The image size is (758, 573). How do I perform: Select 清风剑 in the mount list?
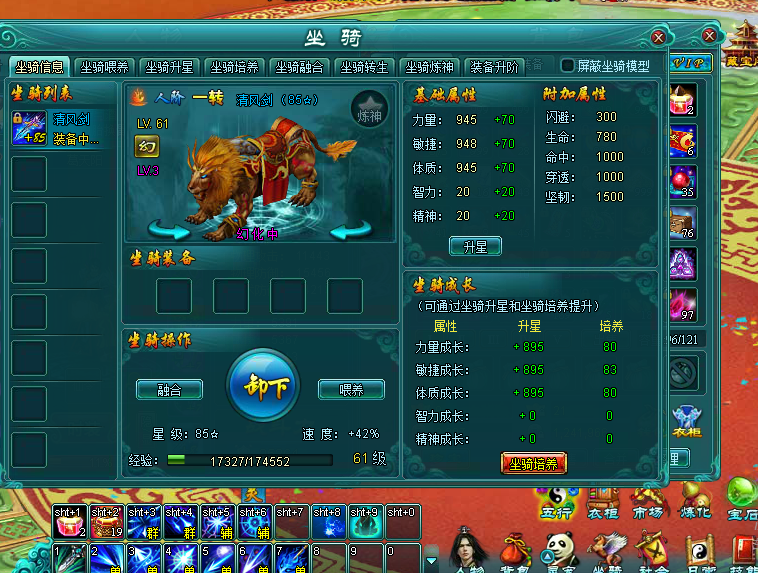point(60,128)
